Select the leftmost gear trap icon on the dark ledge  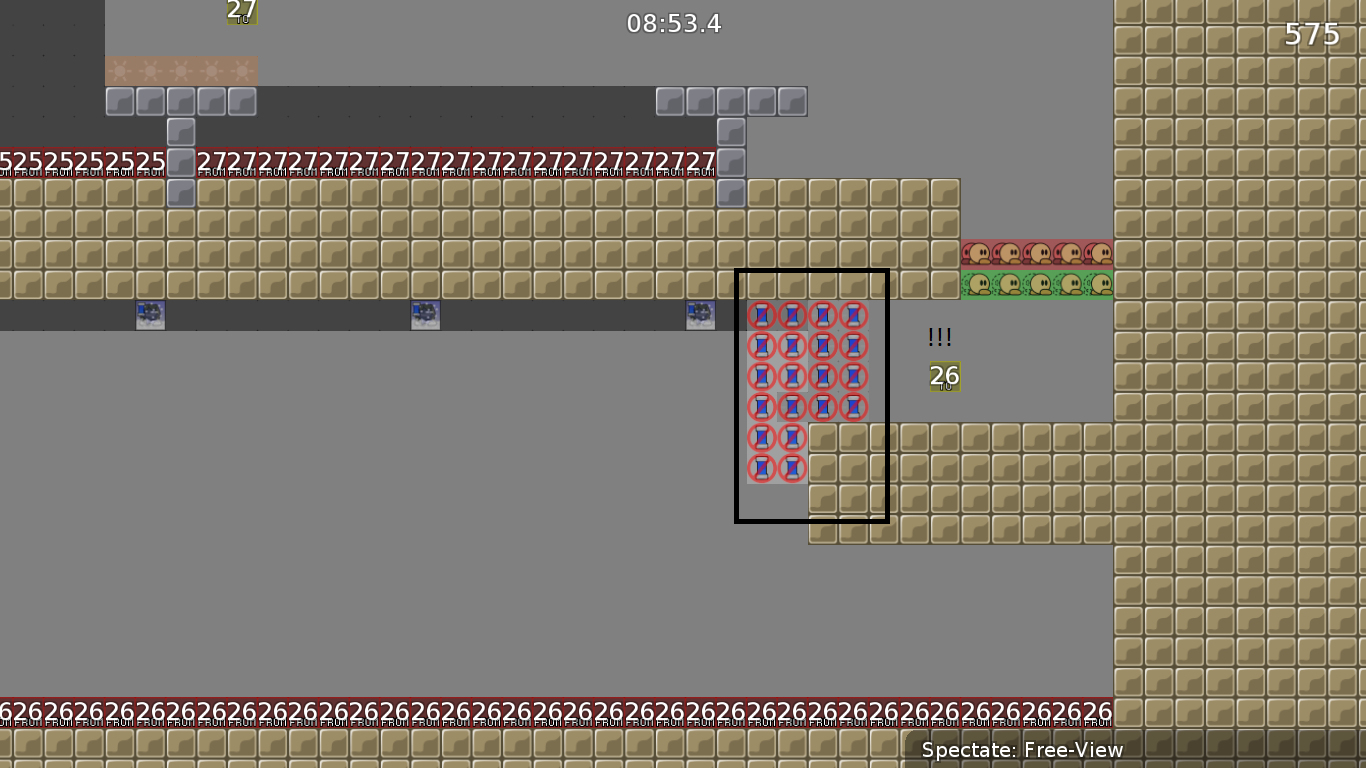coord(149,315)
